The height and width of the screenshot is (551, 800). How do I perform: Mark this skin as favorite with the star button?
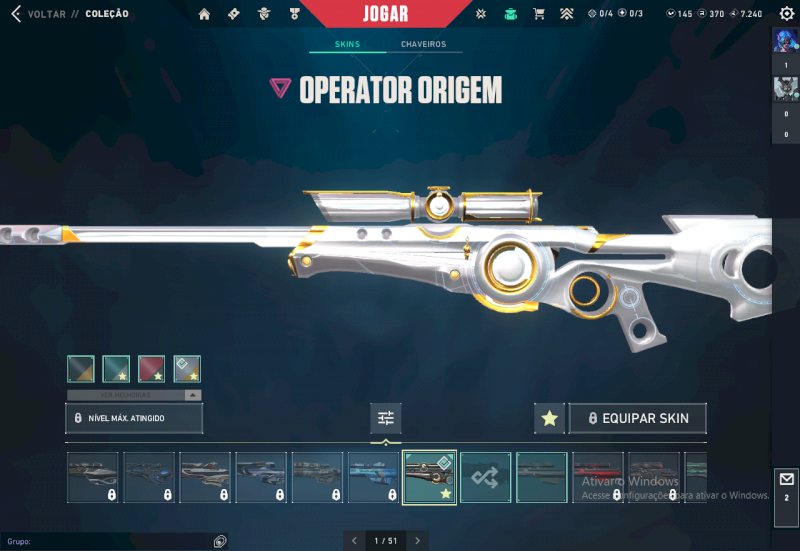(x=549, y=418)
